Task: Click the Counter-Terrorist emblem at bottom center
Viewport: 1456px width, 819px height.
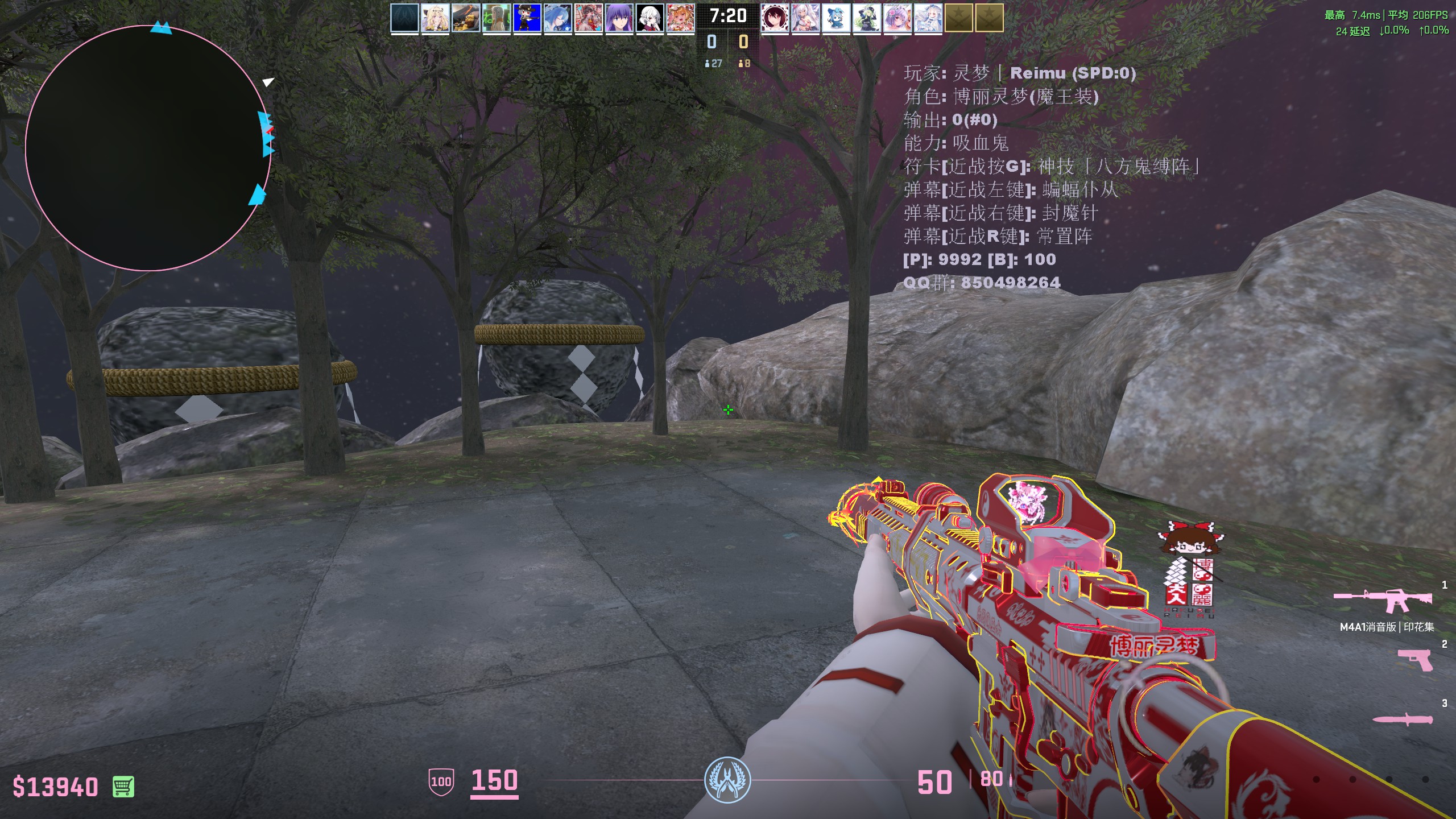Action: pos(727,780)
